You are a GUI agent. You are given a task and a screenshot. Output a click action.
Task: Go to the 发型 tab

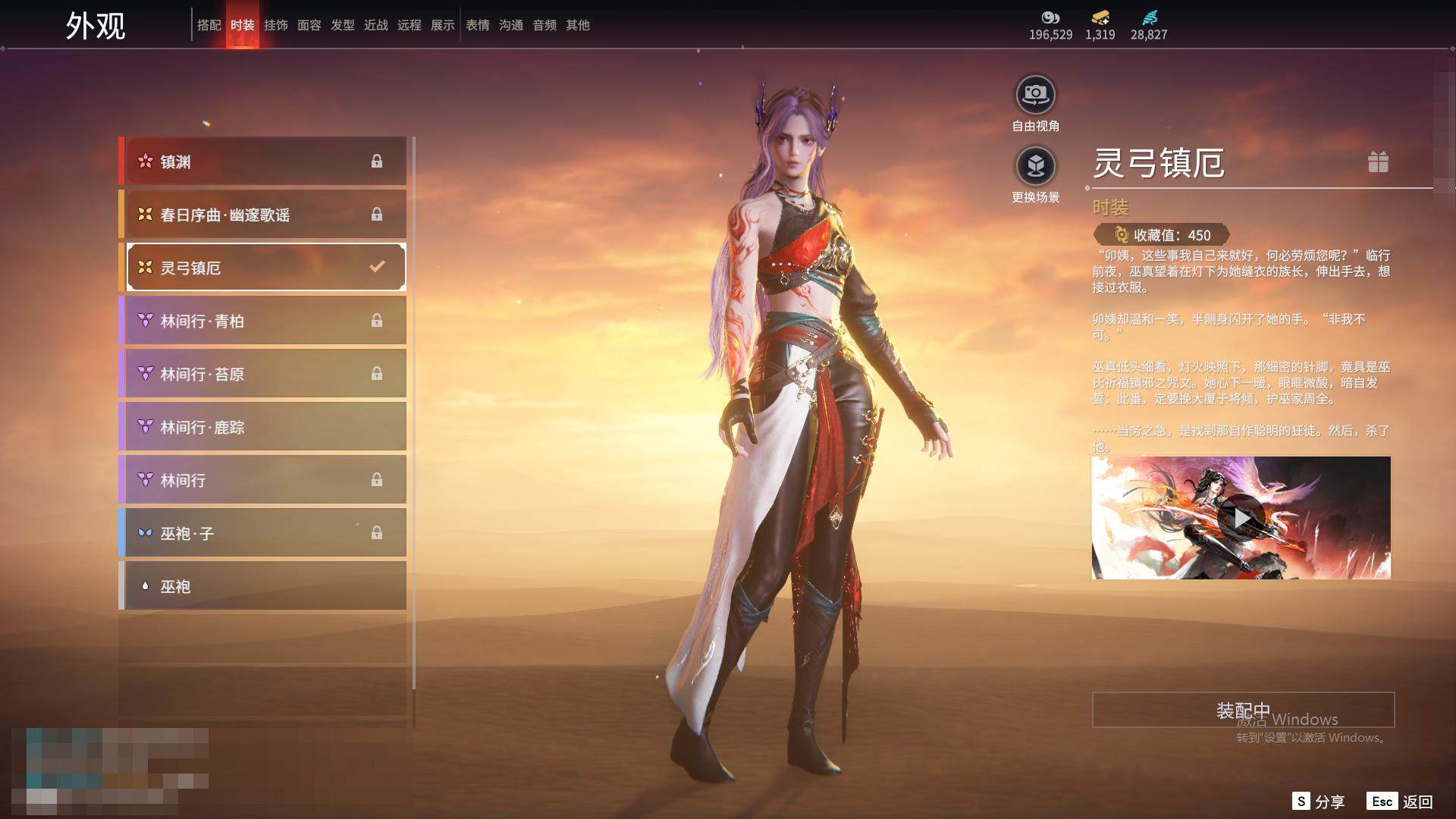coord(342,25)
